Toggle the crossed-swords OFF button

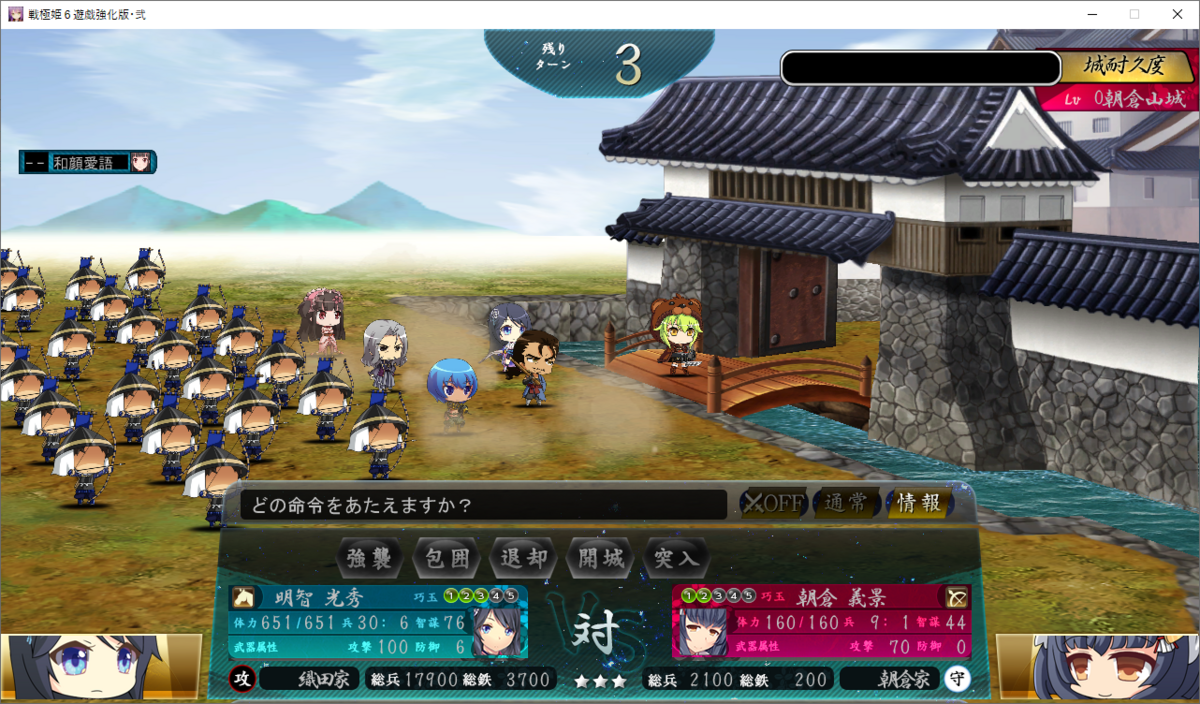772,503
